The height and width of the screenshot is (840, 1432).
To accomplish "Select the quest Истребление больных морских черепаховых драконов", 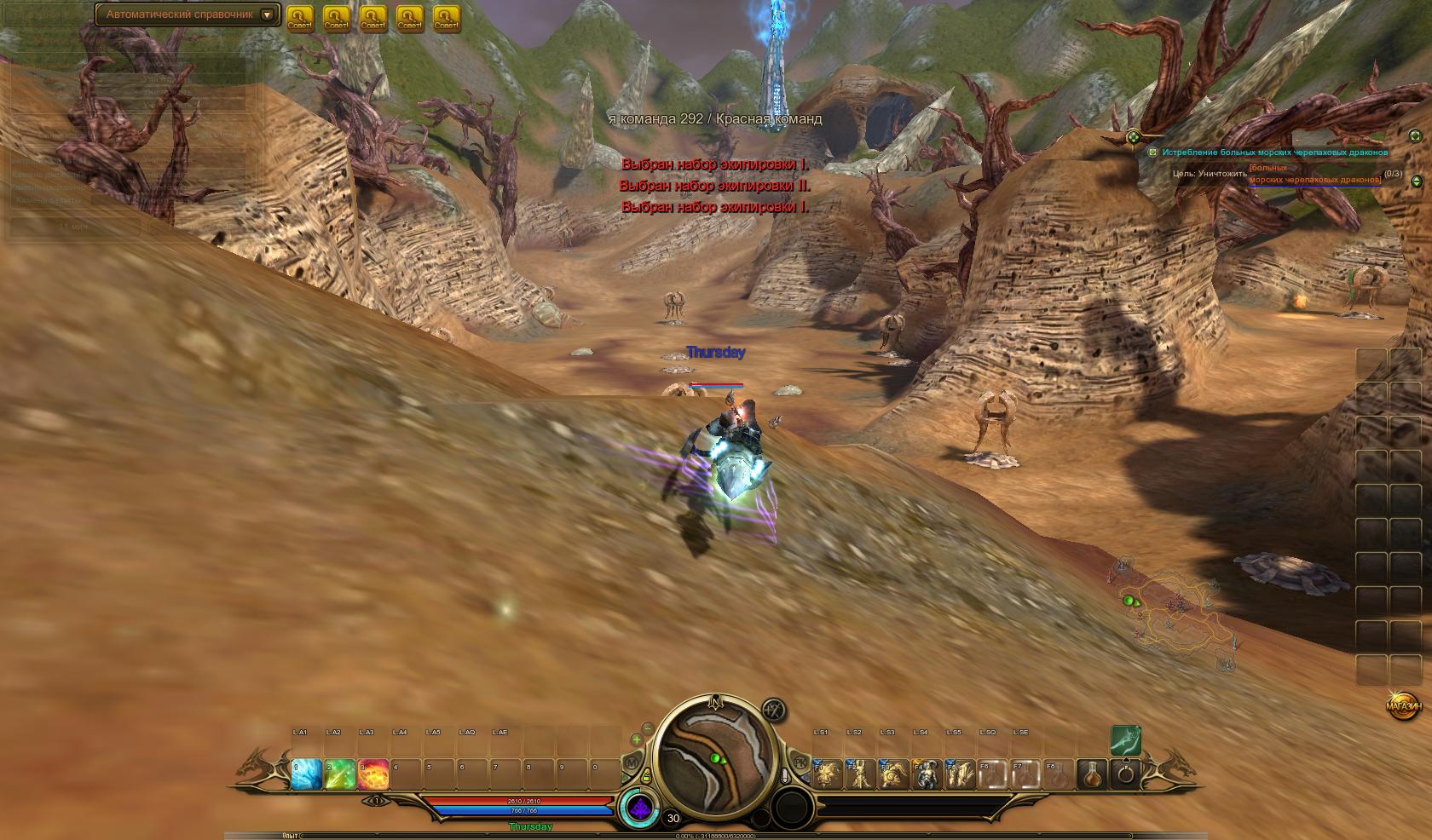I will click(x=1274, y=152).
